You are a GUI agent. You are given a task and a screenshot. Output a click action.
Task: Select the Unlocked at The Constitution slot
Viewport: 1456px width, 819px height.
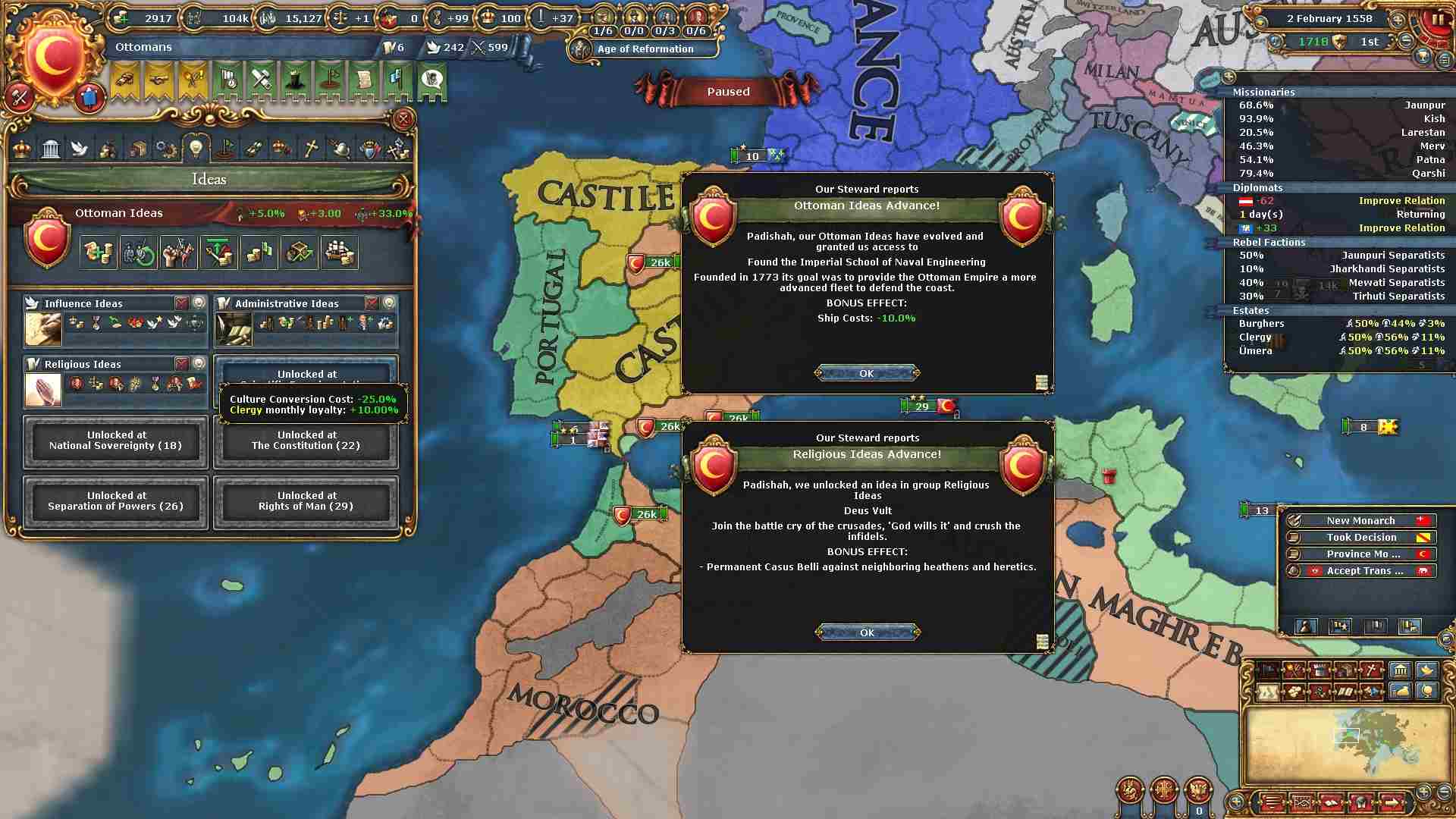coord(306,441)
